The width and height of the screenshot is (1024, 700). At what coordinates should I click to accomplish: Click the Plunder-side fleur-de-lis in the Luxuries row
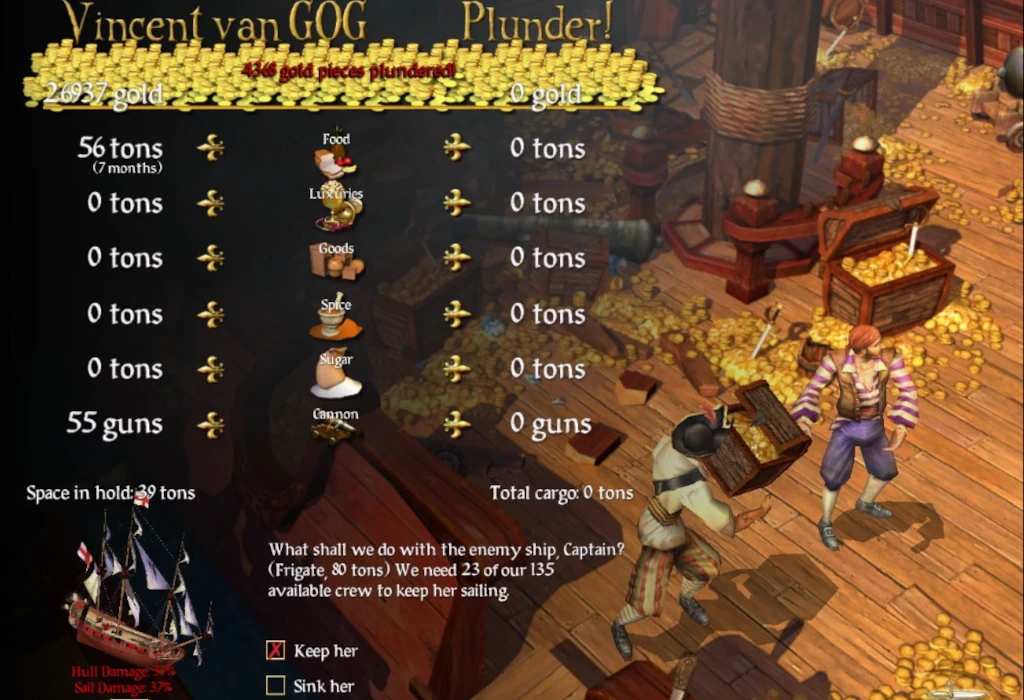457,203
